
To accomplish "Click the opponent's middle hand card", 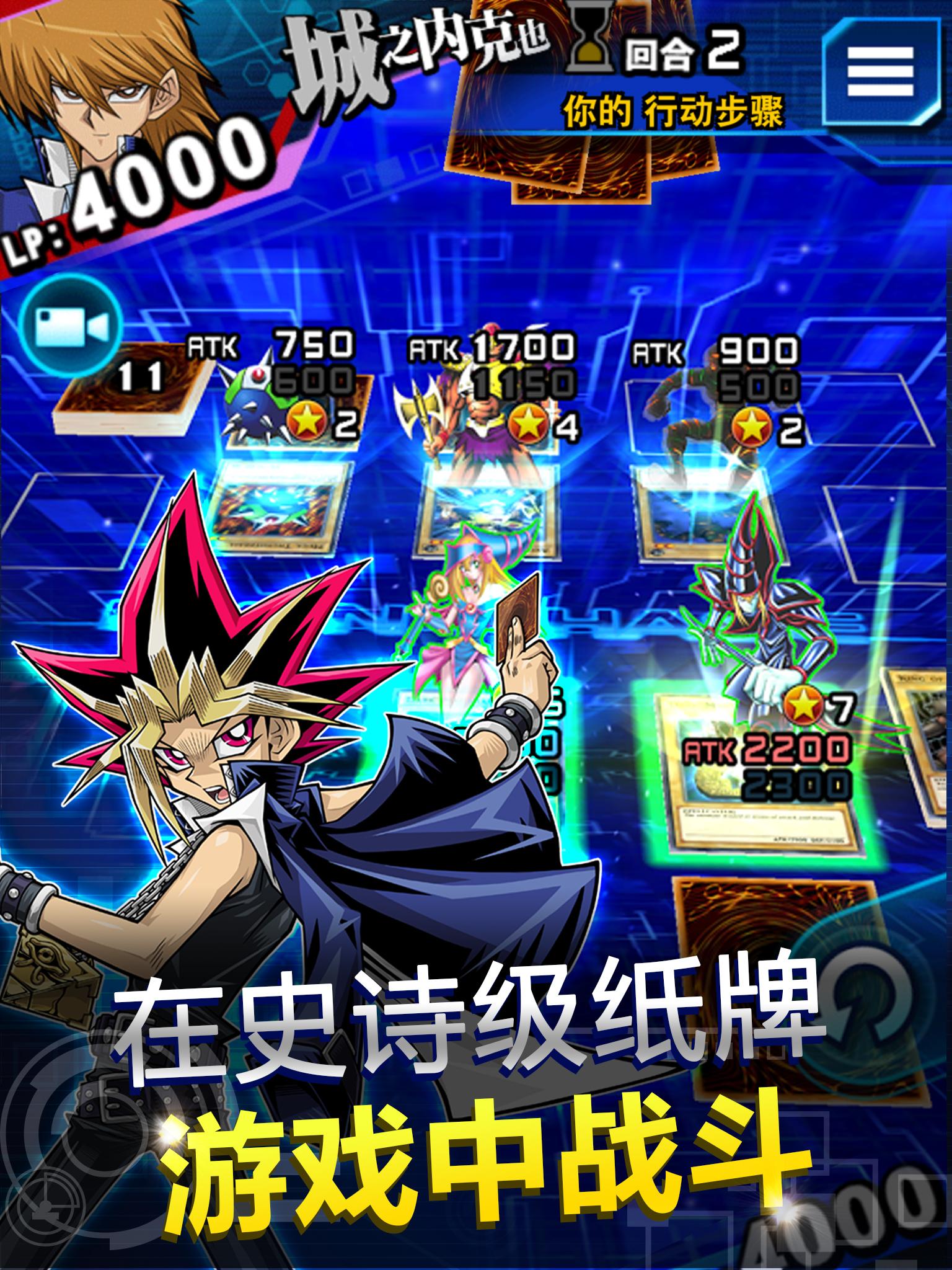I will (589, 174).
